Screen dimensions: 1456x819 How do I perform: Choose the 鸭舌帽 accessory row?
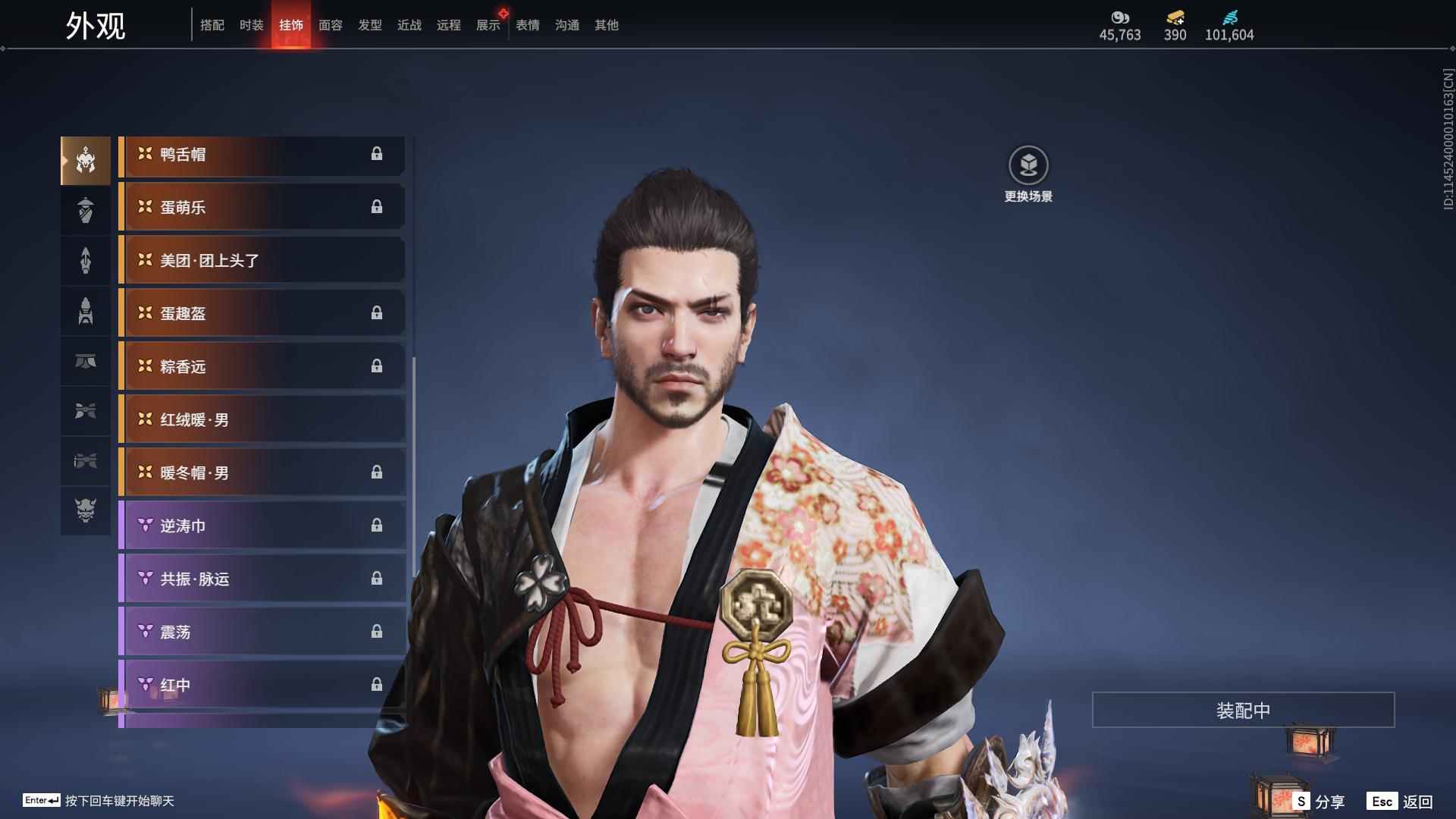[x=262, y=155]
